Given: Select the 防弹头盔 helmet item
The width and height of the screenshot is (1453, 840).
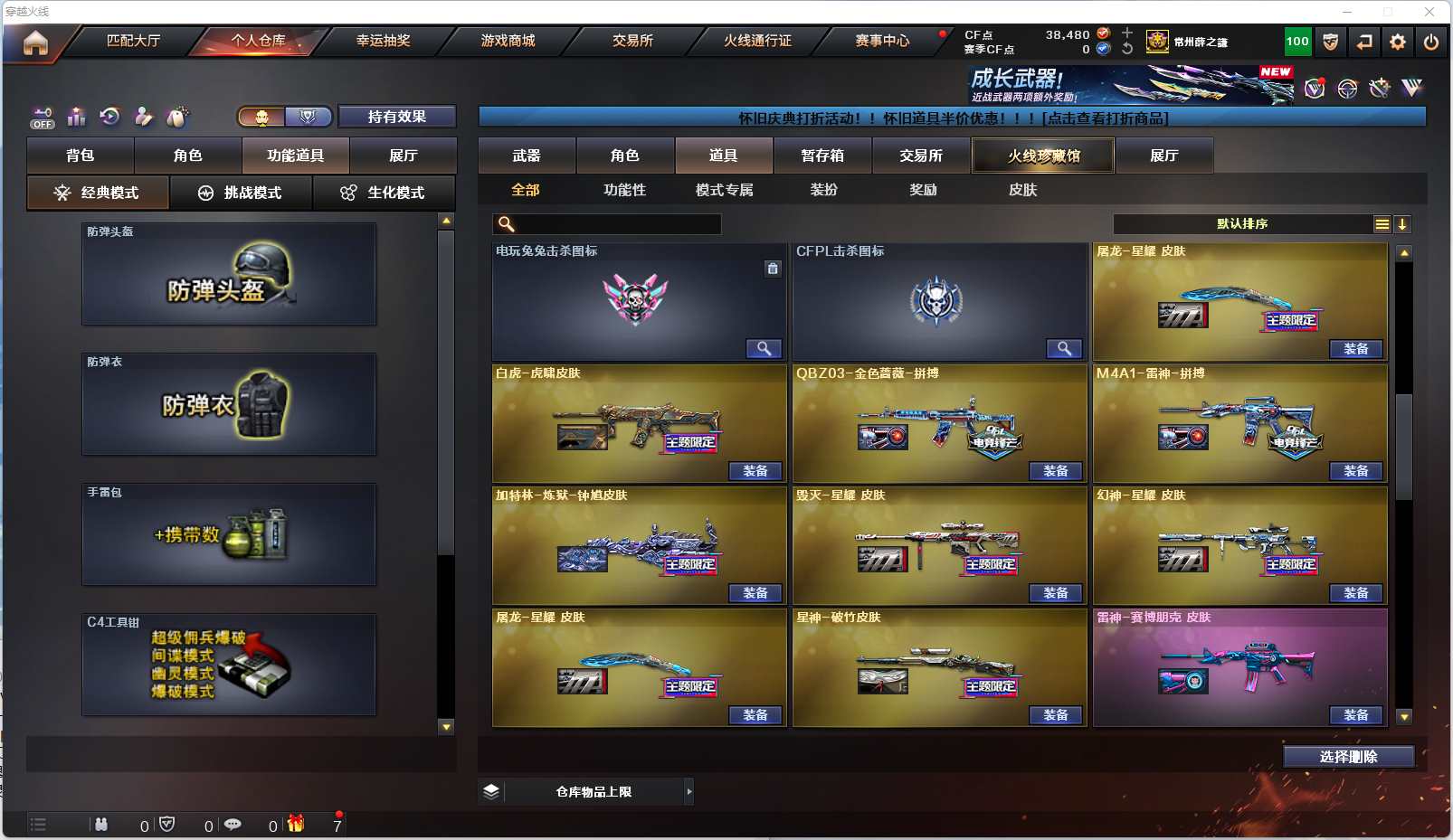Looking at the screenshot, I should pos(229,274).
